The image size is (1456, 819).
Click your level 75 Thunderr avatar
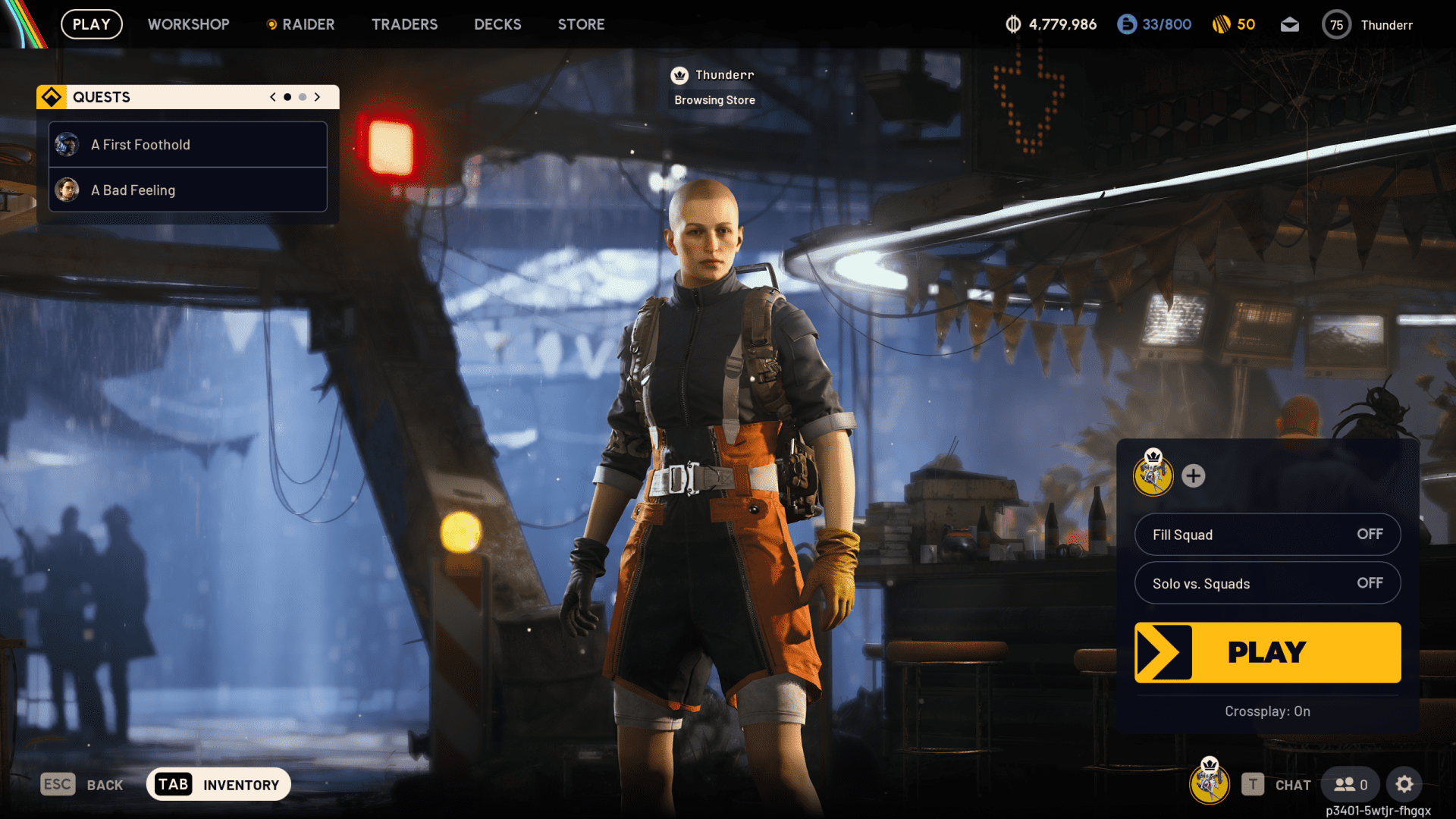tap(1336, 24)
